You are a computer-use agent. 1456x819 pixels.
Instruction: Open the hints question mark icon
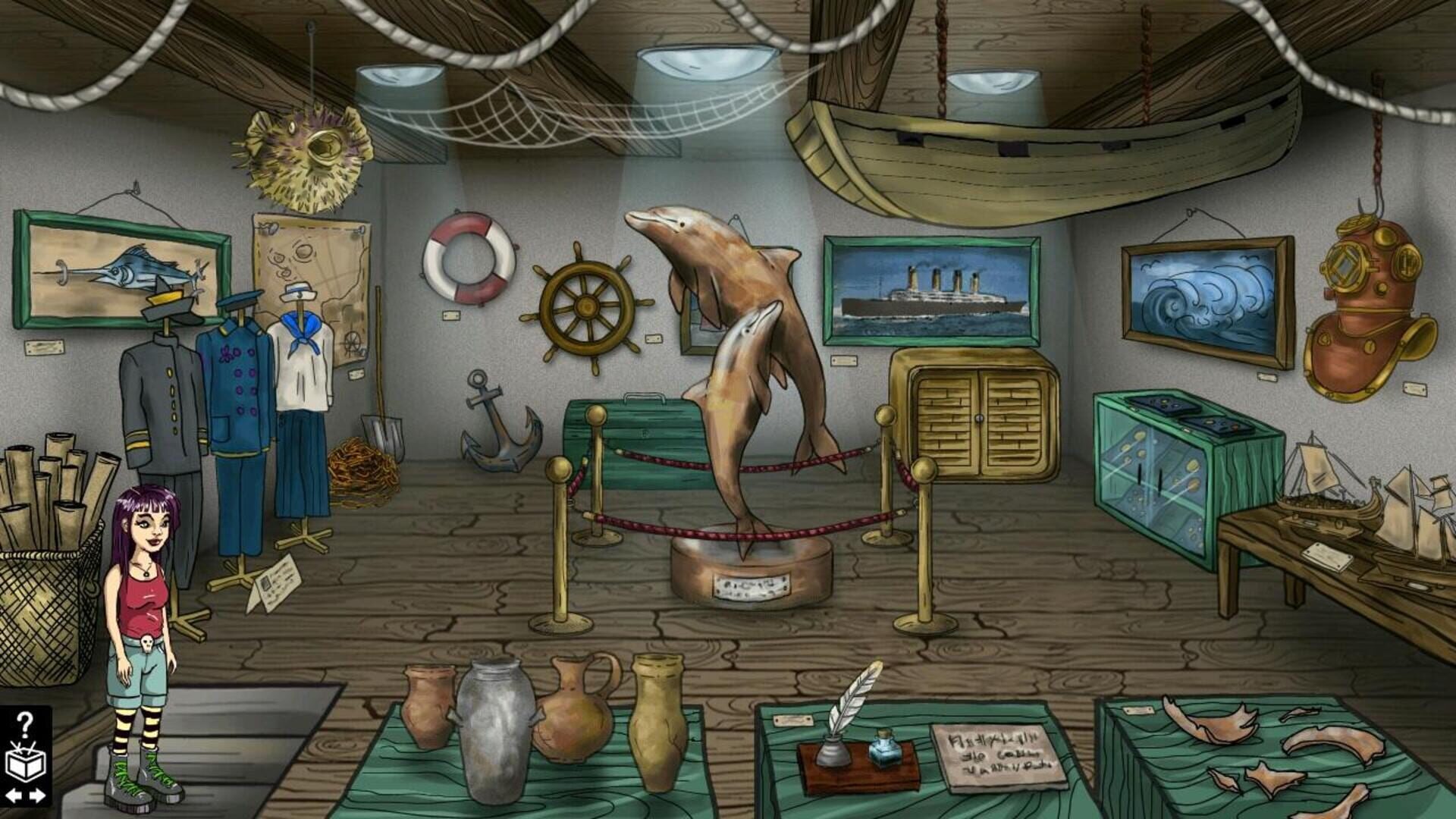(25, 724)
